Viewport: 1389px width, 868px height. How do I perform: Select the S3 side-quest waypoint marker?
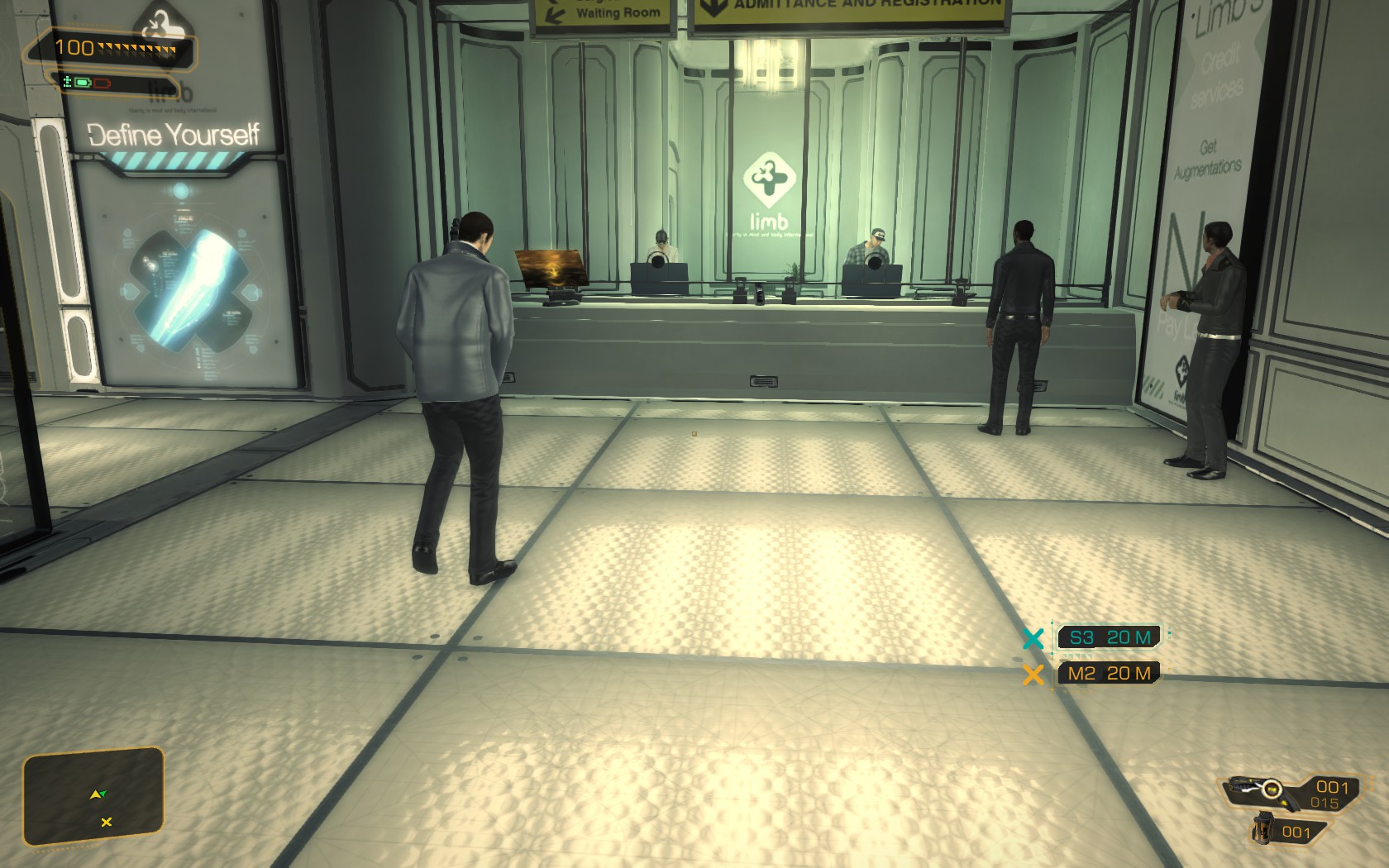coord(1033,638)
